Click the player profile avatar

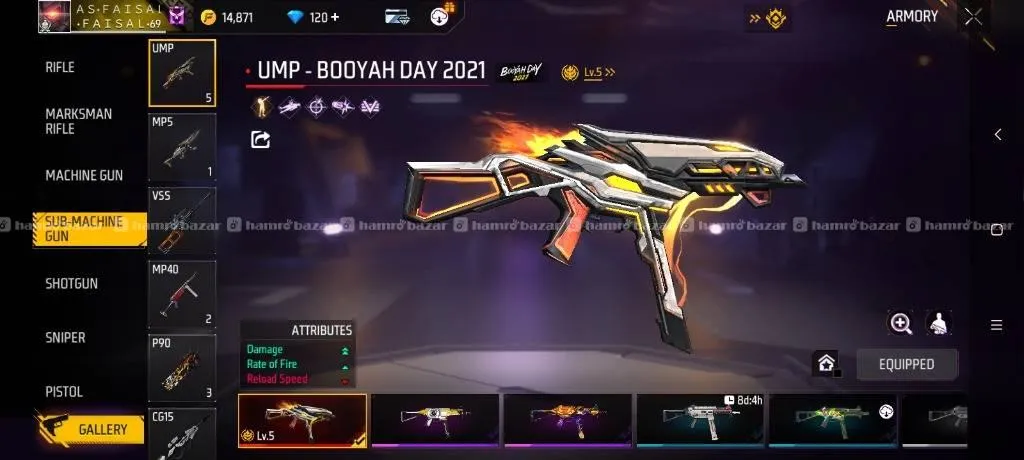[x=54, y=17]
